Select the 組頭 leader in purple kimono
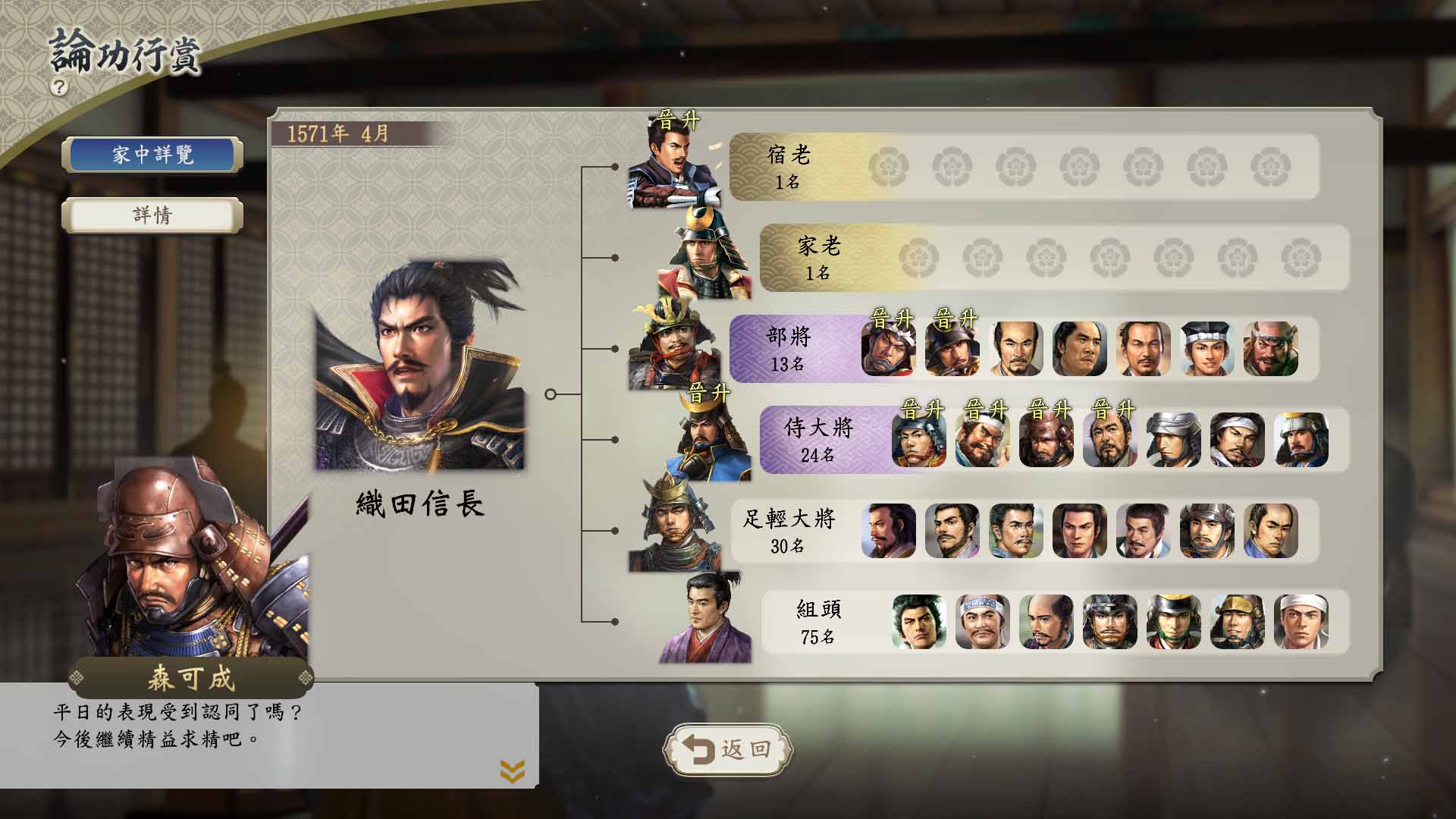This screenshot has height=819, width=1456. (704, 620)
